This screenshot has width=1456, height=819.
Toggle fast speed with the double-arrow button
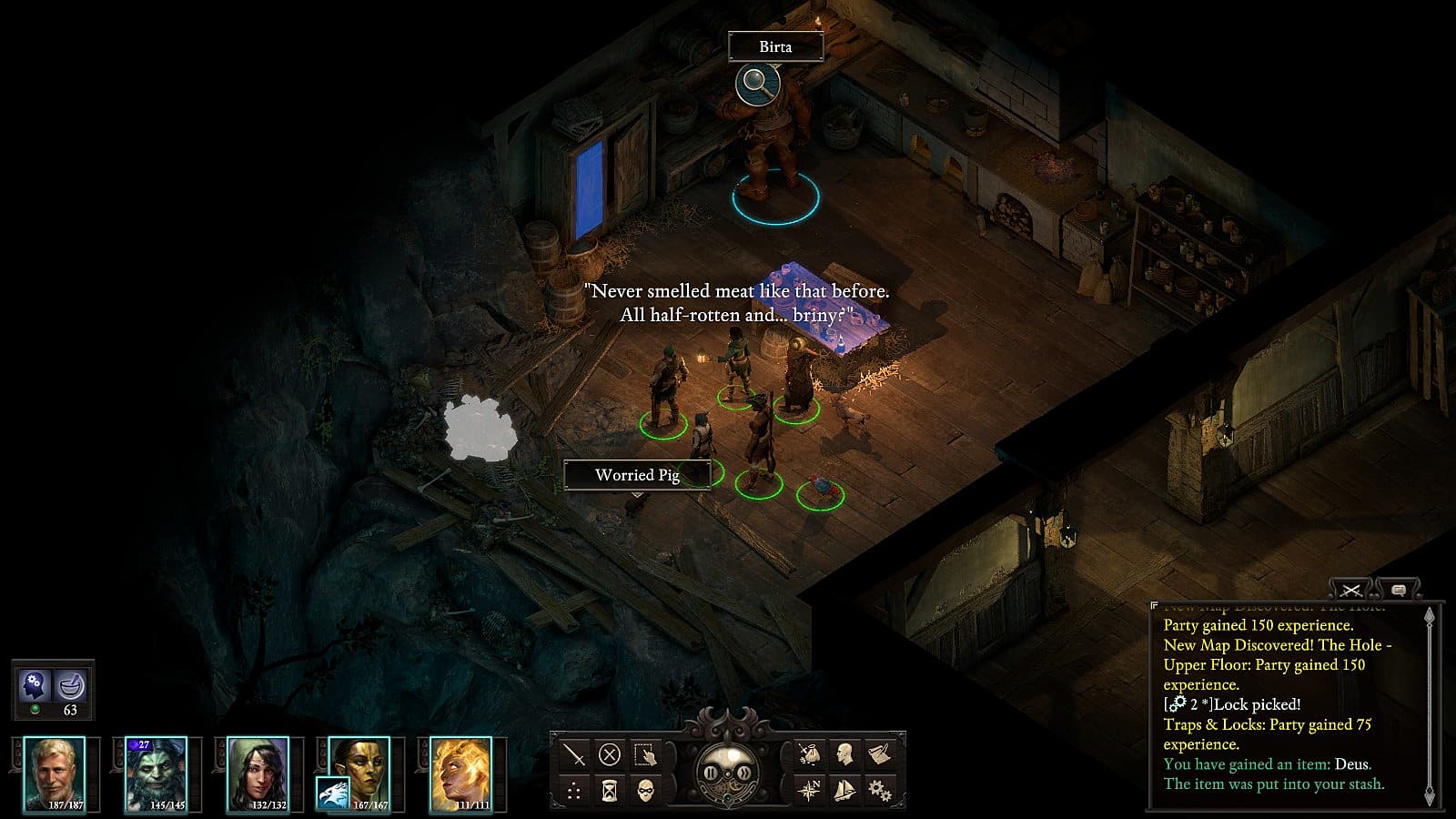[743, 773]
